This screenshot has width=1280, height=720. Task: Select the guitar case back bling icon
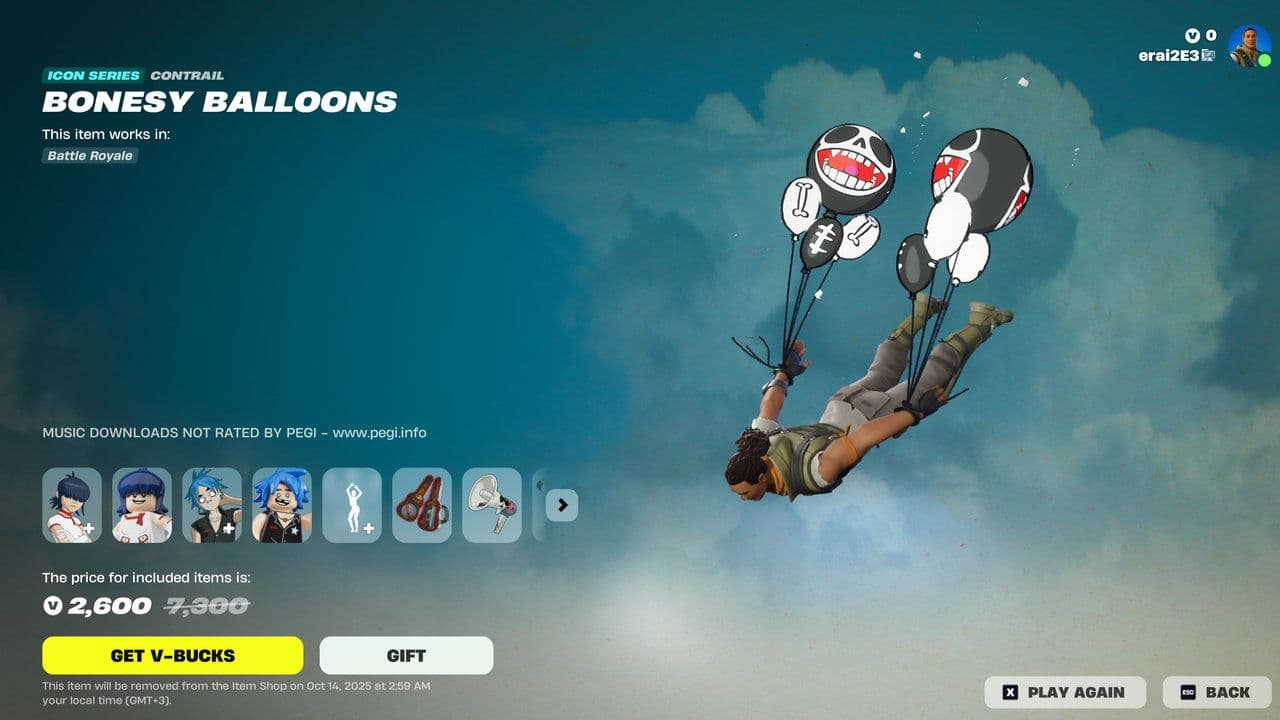(422, 505)
